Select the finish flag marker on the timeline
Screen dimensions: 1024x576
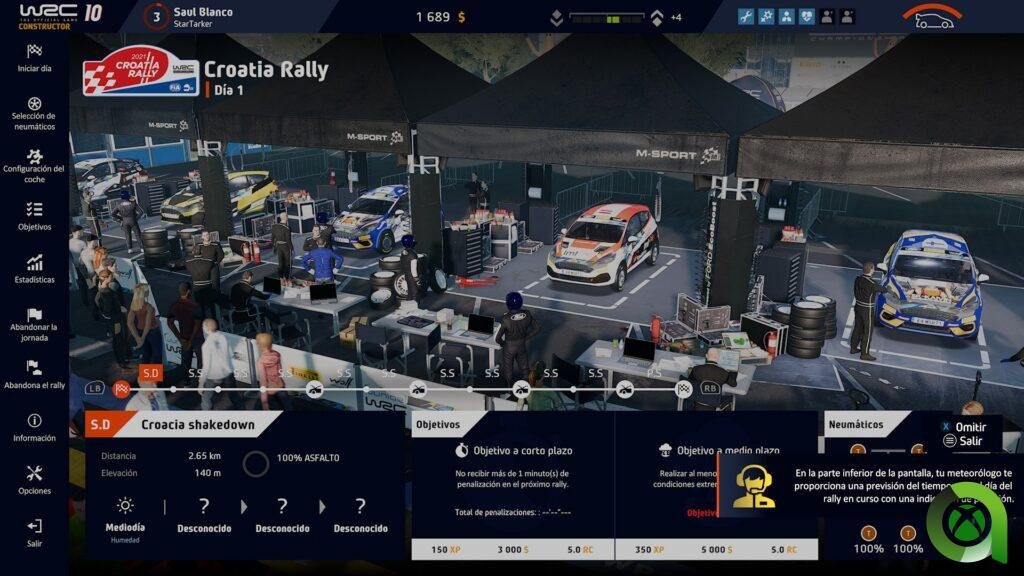pyautogui.click(x=684, y=388)
